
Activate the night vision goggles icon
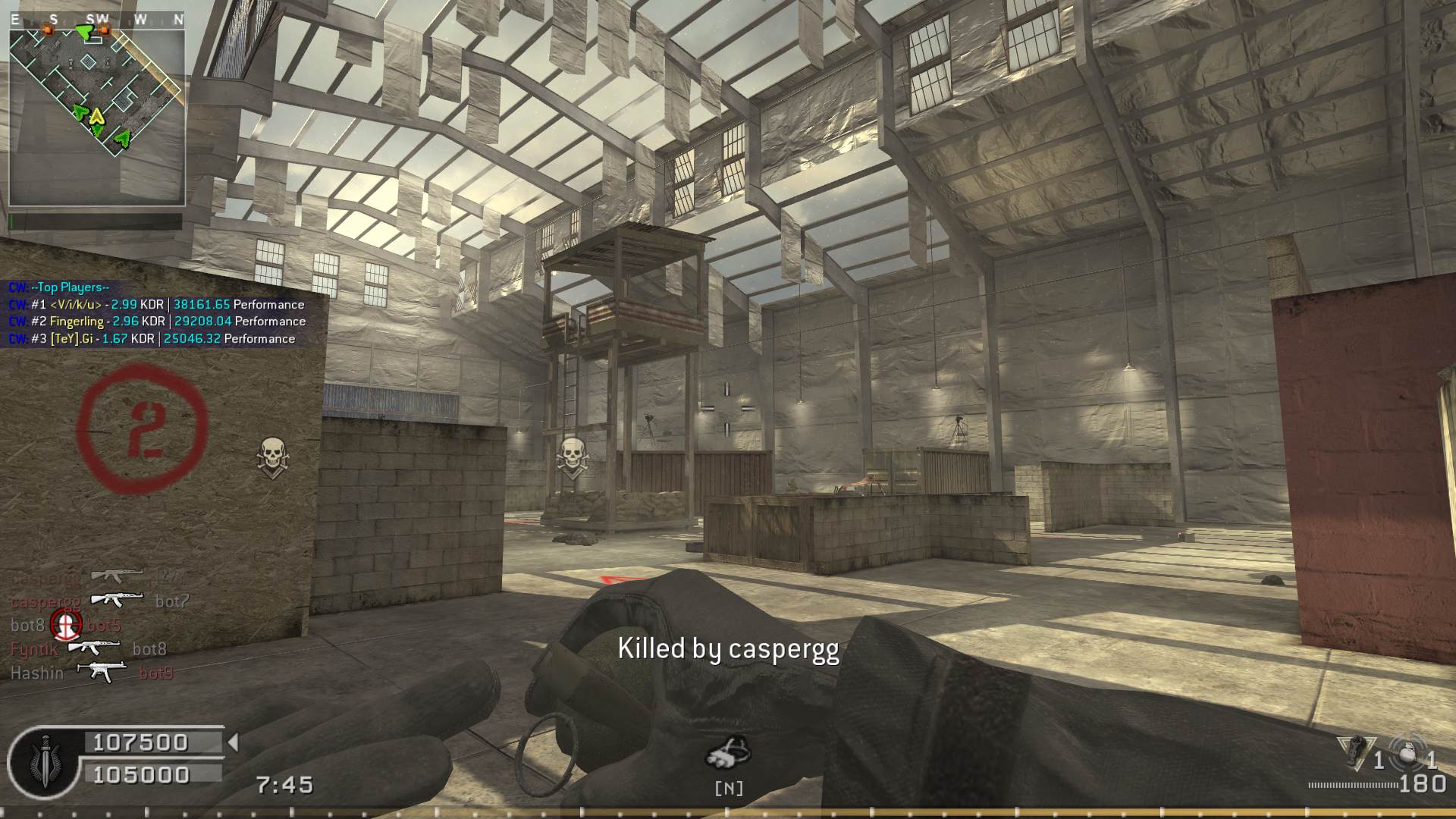pyautogui.click(x=728, y=753)
